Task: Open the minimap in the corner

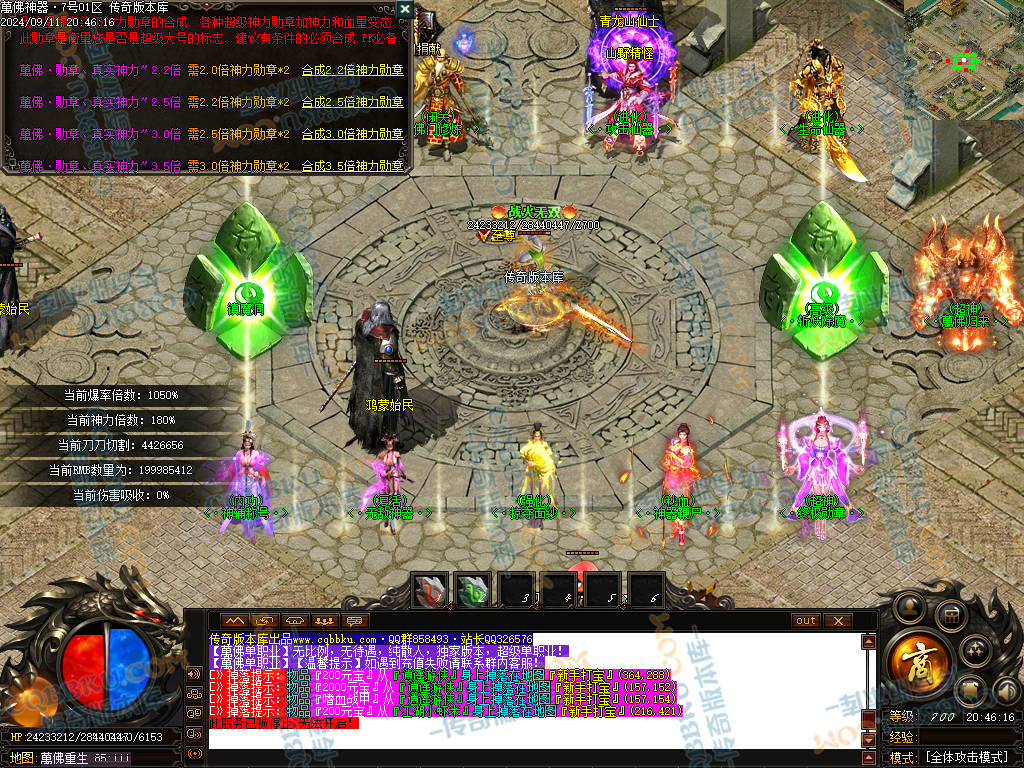Action: (963, 60)
